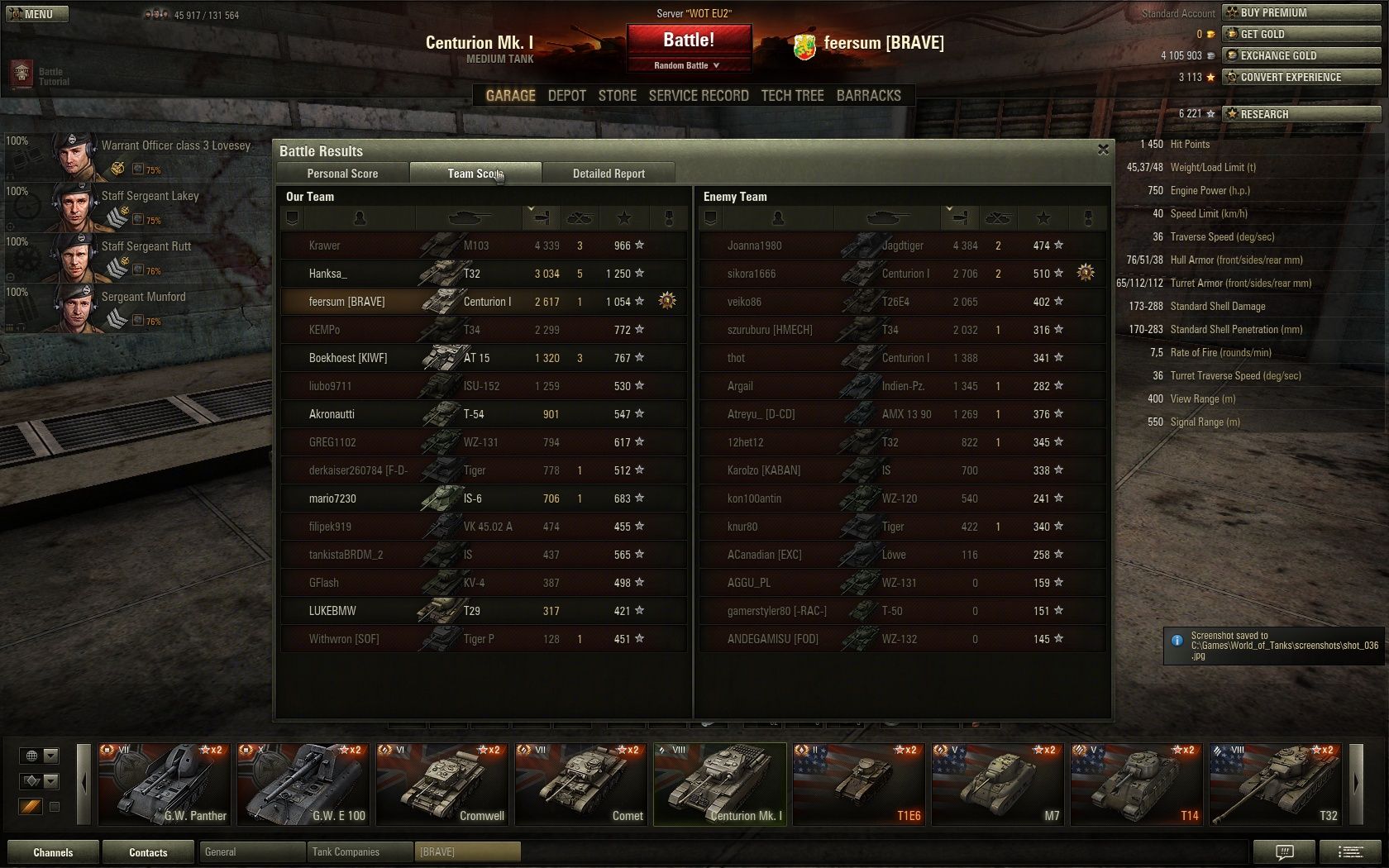Close the Battle Results window

(x=1103, y=150)
